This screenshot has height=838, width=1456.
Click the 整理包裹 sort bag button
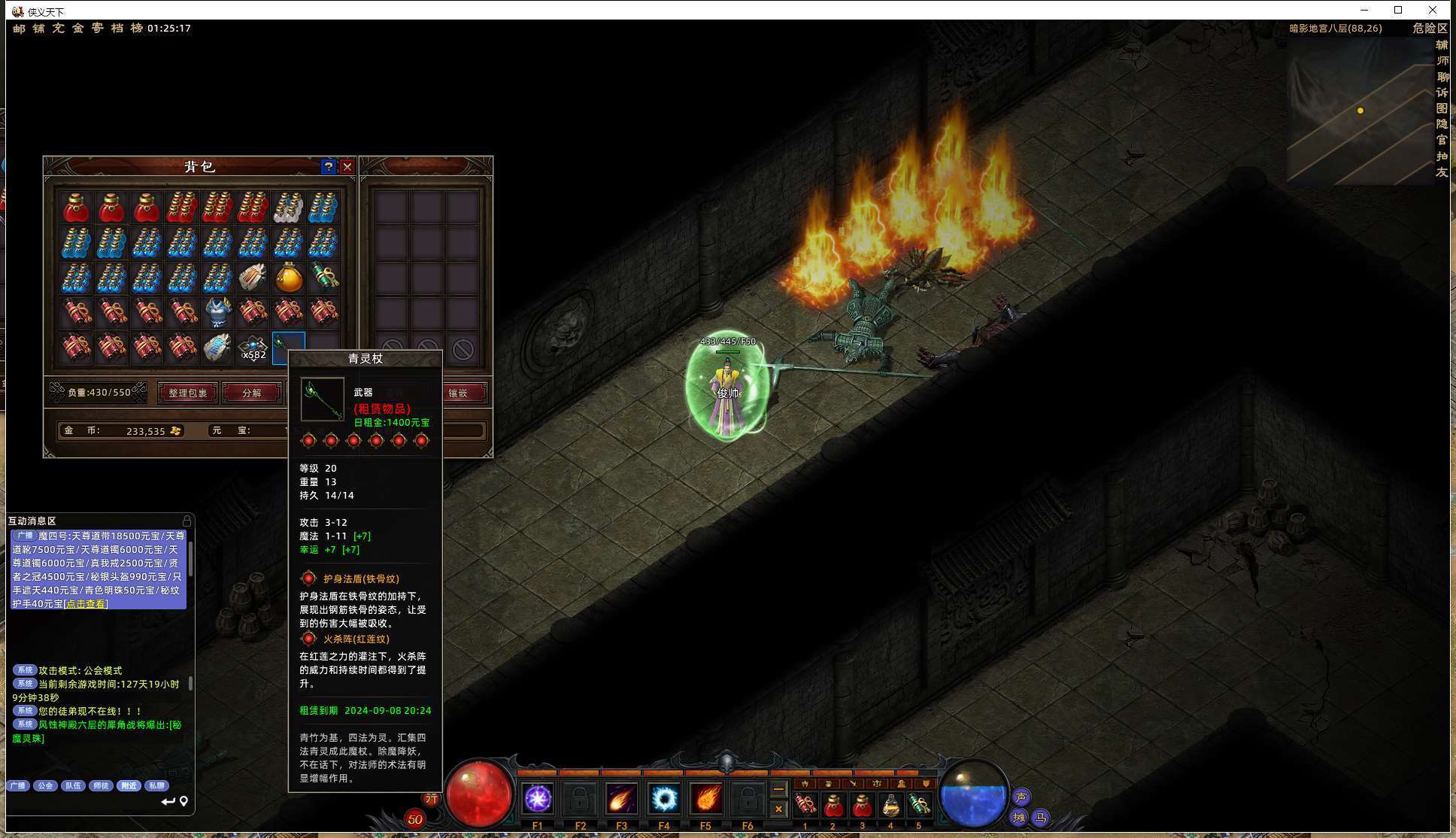pos(187,393)
